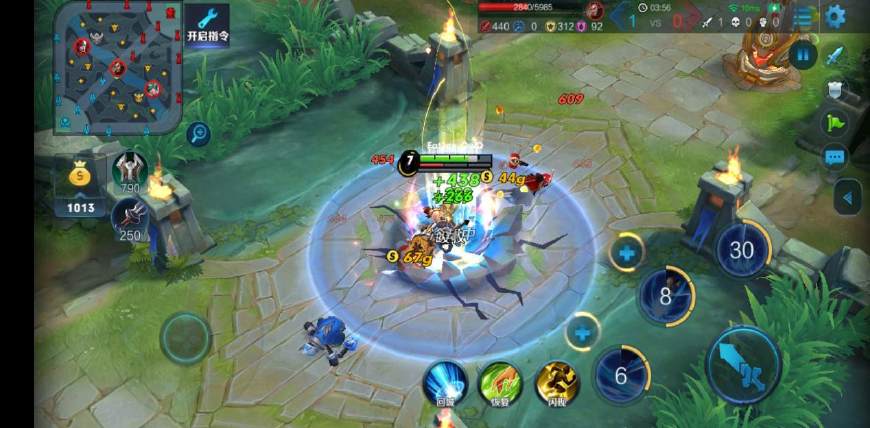Viewport: 870px width, 428px height.
Task: Open the gold coin shop
Action: pyautogui.click(x=81, y=183)
